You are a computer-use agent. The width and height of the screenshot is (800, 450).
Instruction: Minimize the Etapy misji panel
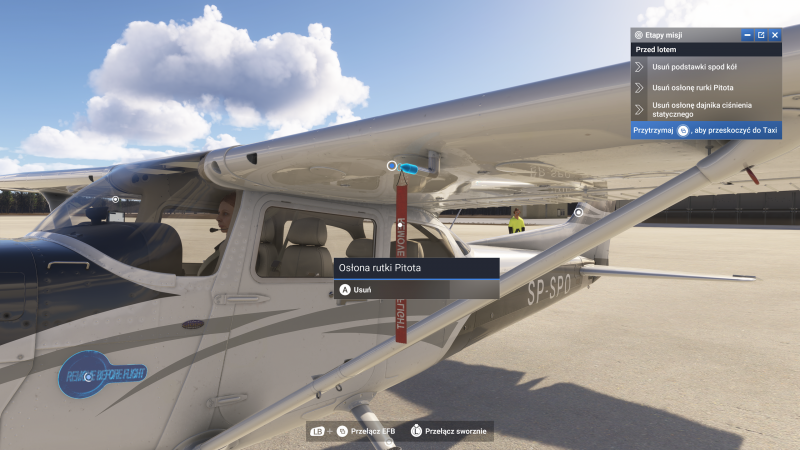(747, 35)
